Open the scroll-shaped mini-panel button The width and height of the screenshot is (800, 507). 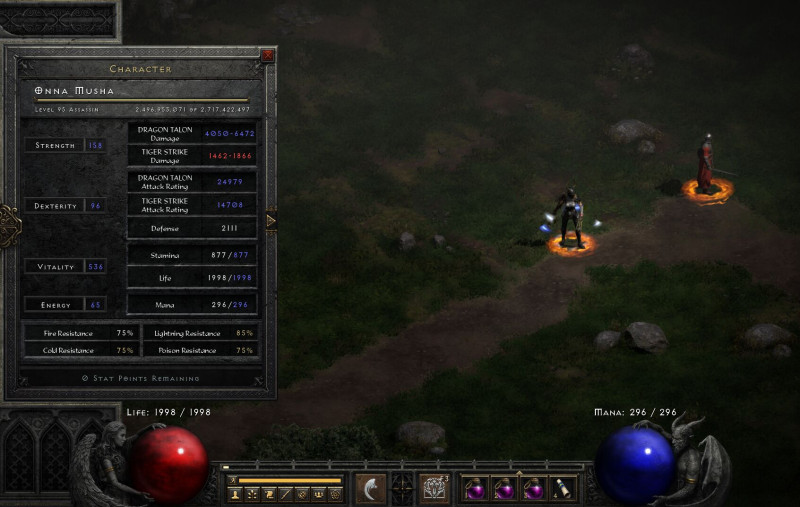[x=269, y=494]
